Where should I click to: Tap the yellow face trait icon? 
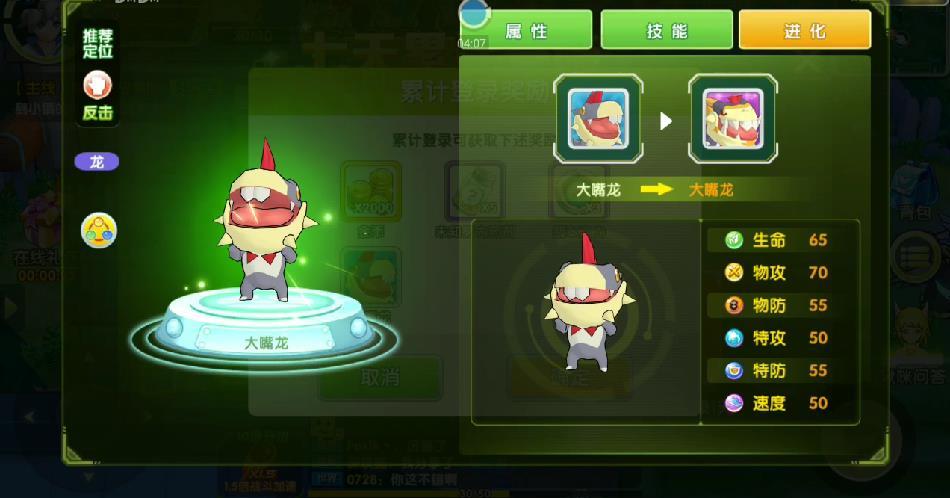[99, 231]
